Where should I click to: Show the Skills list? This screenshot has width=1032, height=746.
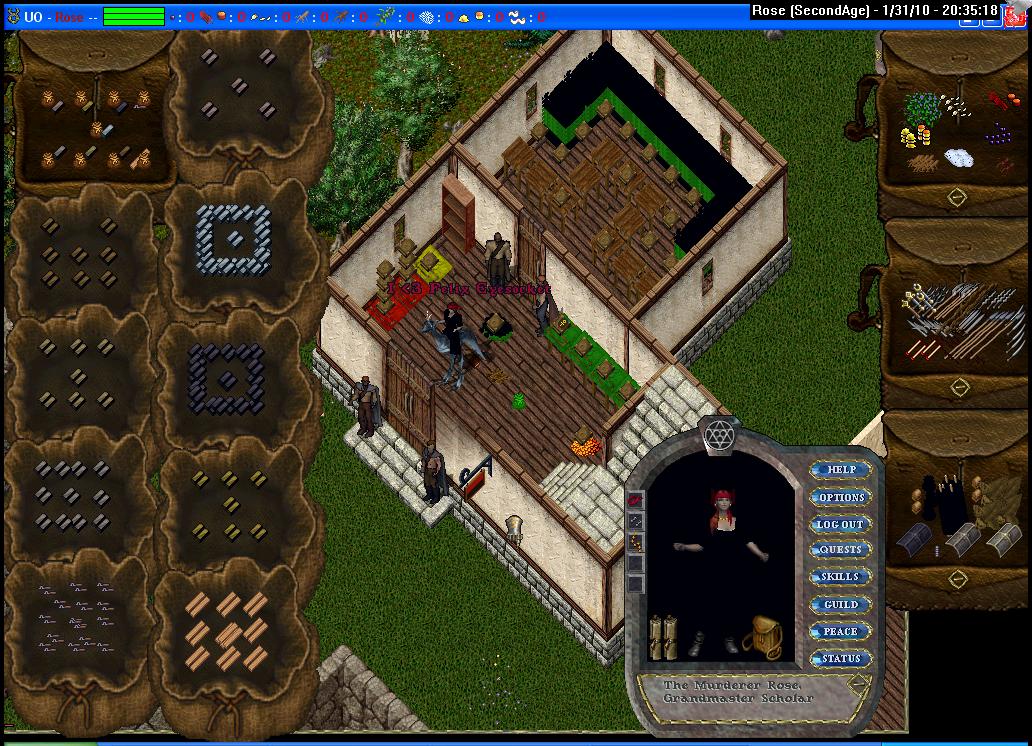841,577
